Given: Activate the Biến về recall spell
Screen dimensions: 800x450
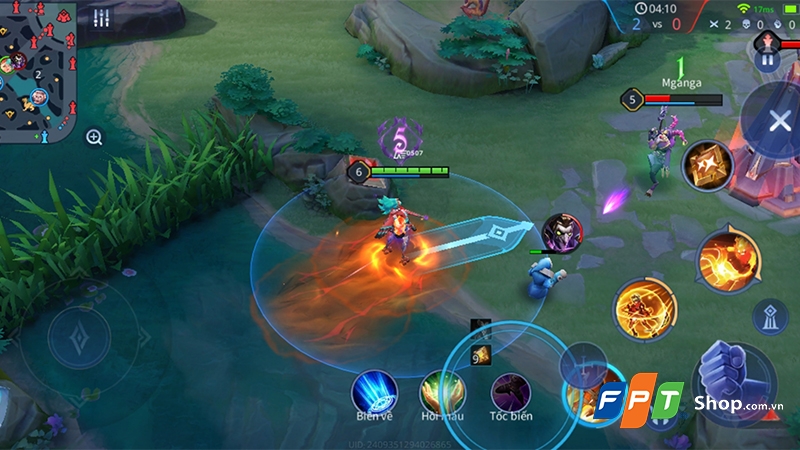Looking at the screenshot, I should 375,392.
